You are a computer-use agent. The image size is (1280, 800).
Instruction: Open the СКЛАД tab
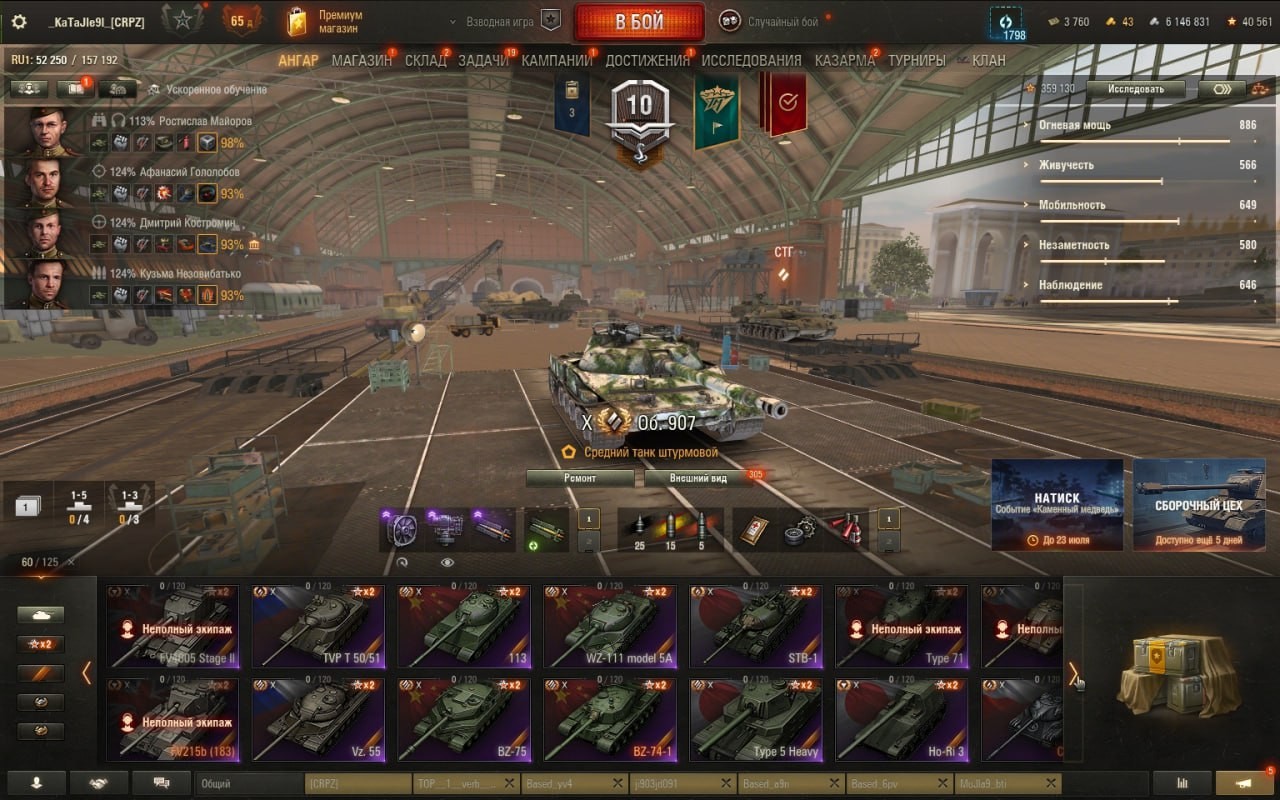coord(425,60)
